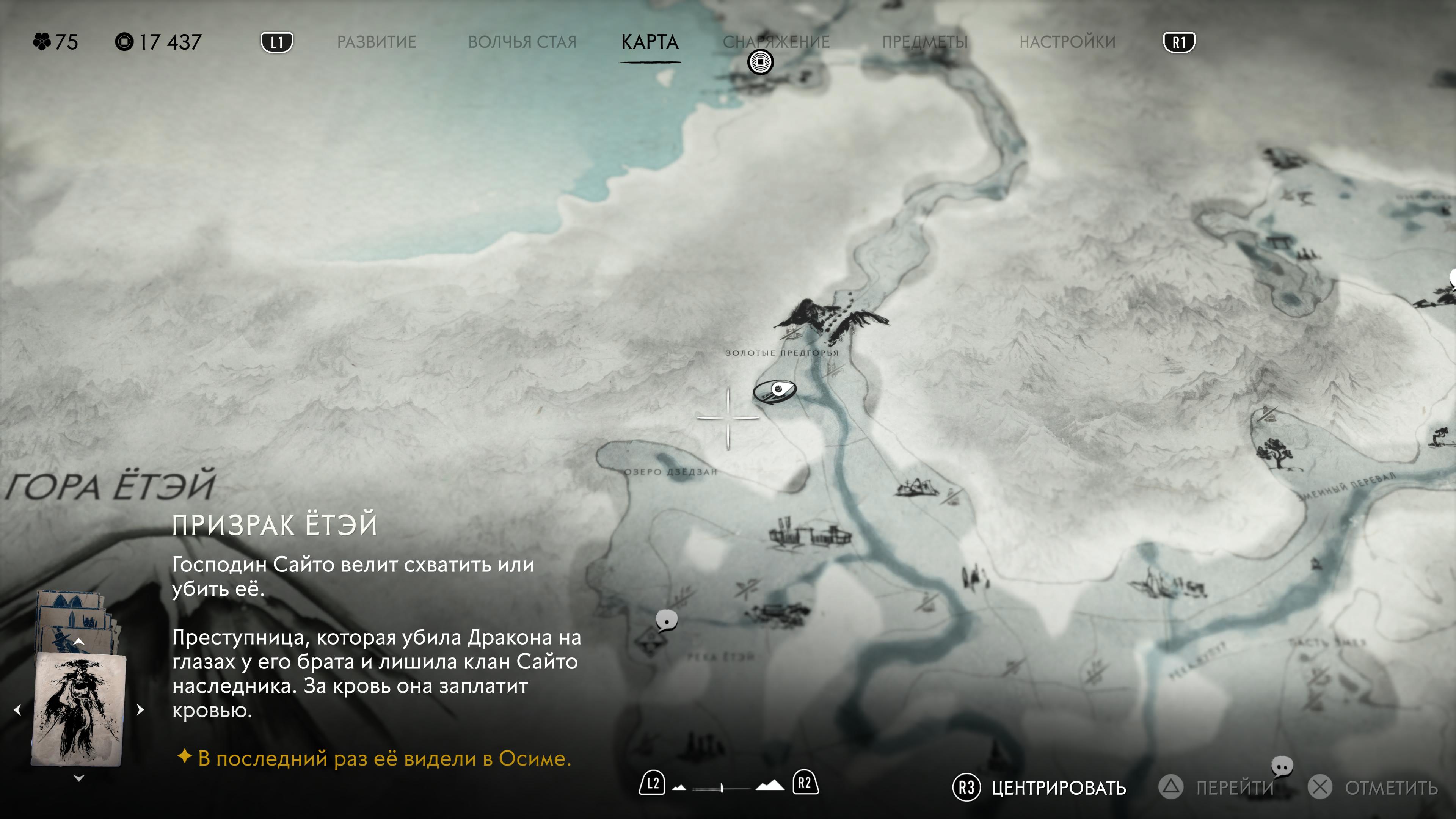The width and height of the screenshot is (1456, 819).
Task: Show the next card with the right arrow
Action: [x=141, y=709]
